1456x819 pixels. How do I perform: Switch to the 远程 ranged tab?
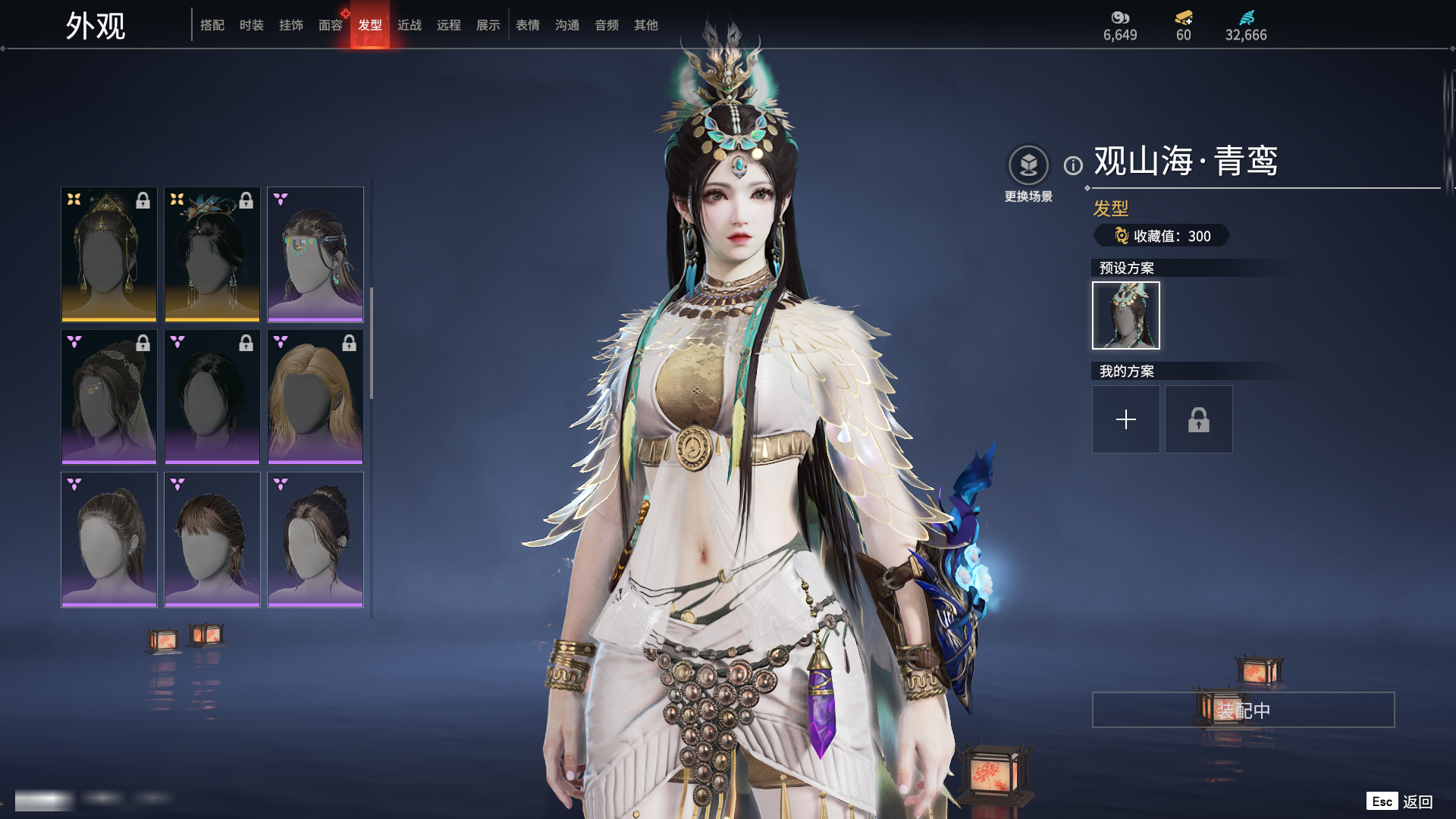(x=449, y=25)
